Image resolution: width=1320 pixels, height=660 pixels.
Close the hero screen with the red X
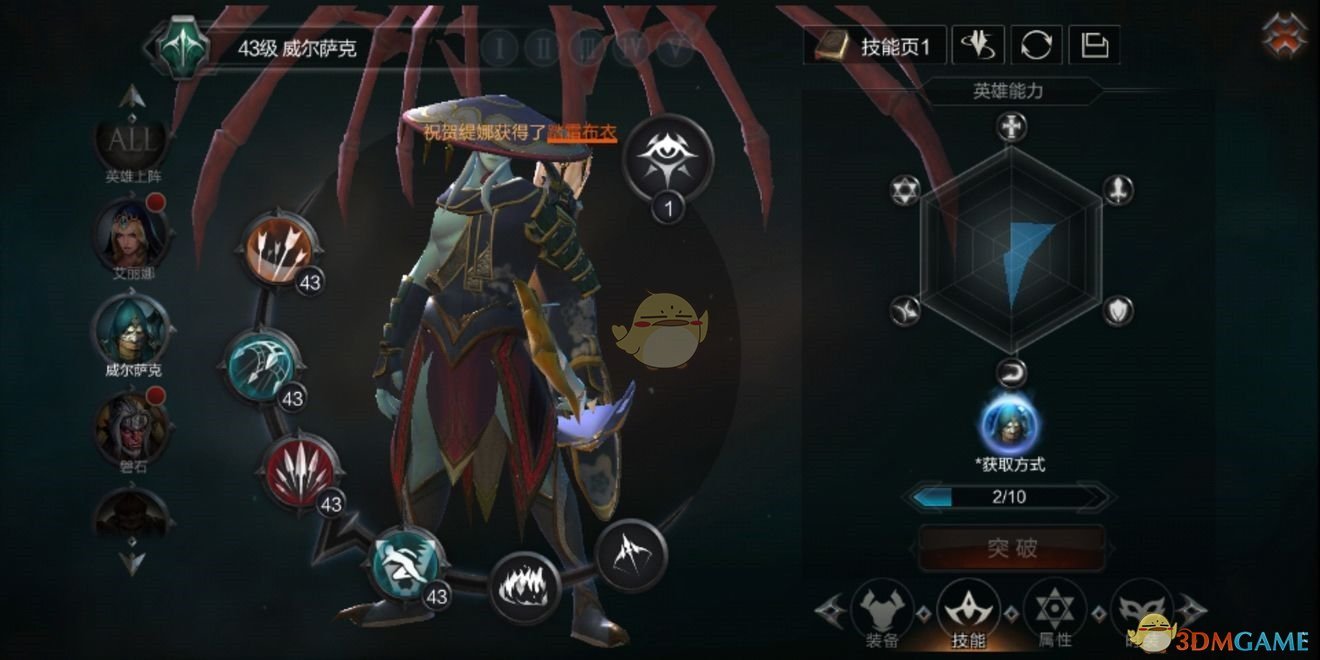tap(1284, 36)
